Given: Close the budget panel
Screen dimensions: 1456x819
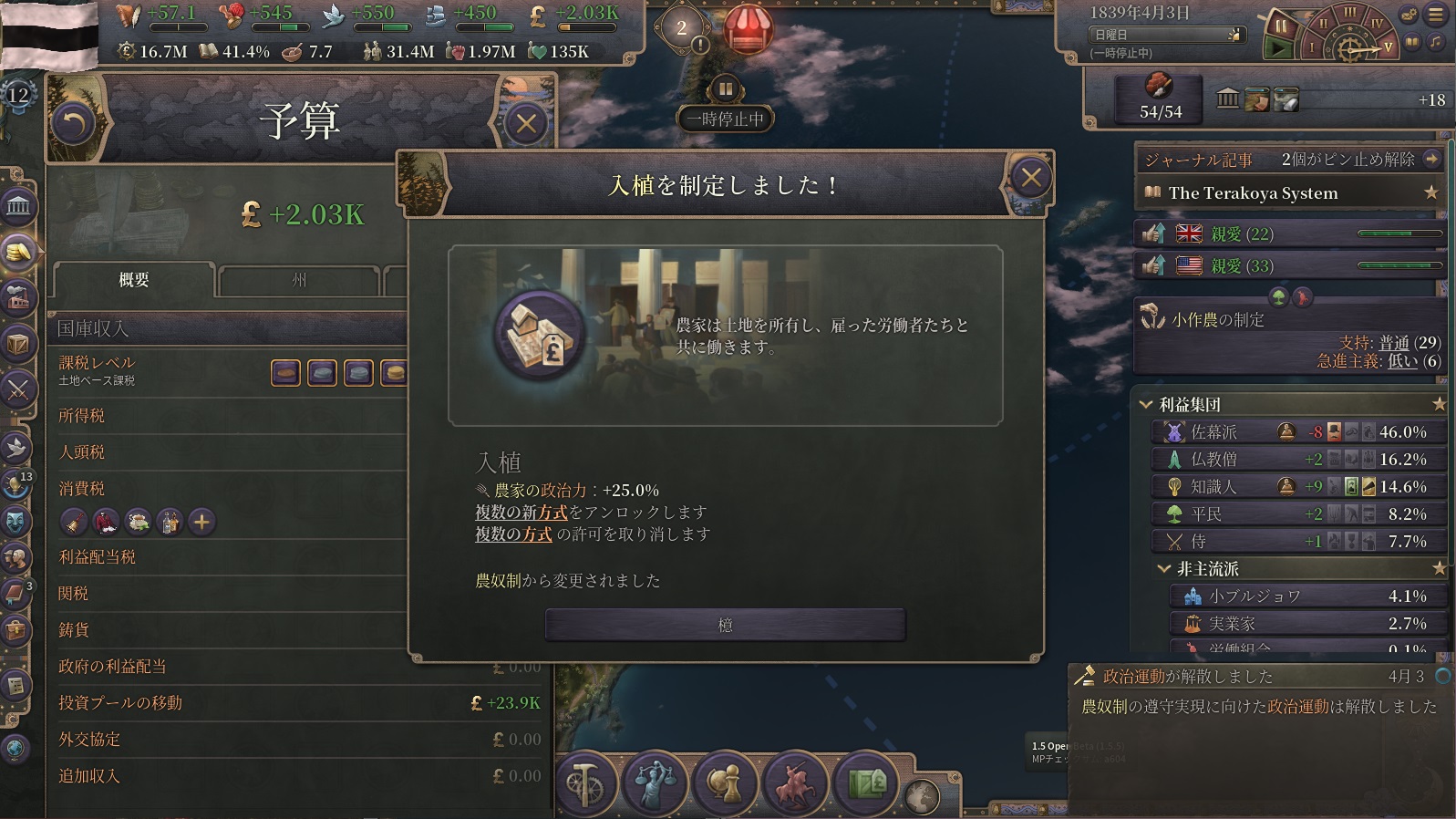Looking at the screenshot, I should coord(526,123).
